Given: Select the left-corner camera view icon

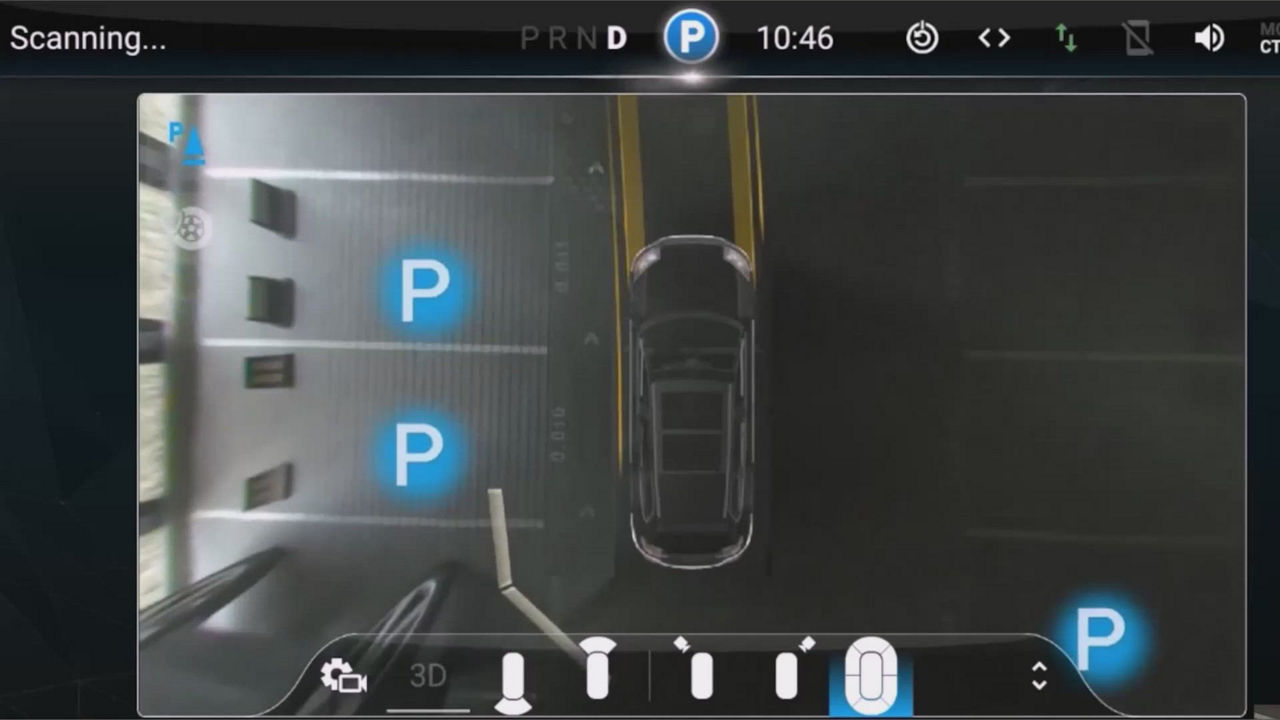Looking at the screenshot, I should [x=701, y=672].
